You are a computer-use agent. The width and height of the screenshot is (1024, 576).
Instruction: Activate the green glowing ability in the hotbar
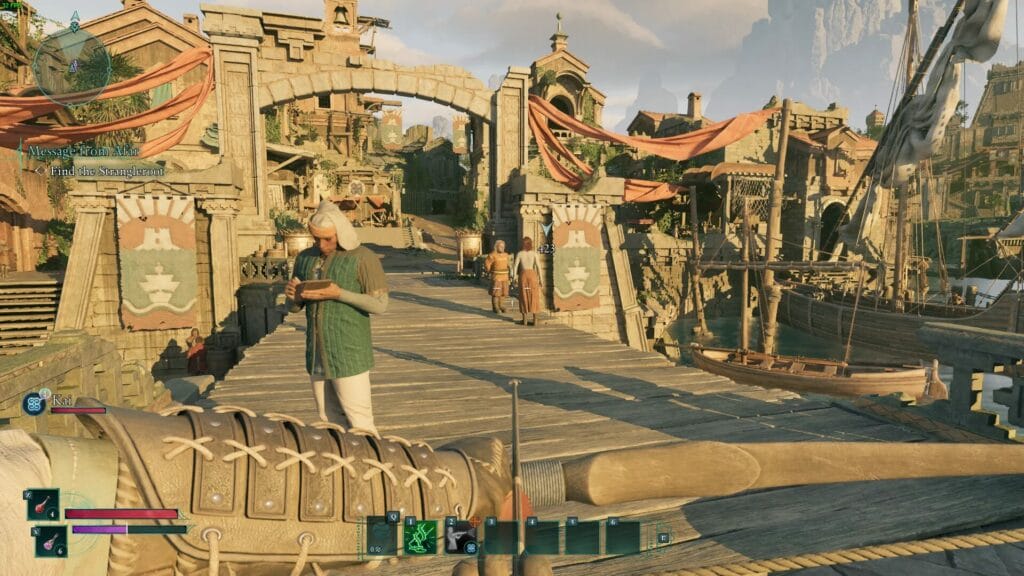[420, 537]
